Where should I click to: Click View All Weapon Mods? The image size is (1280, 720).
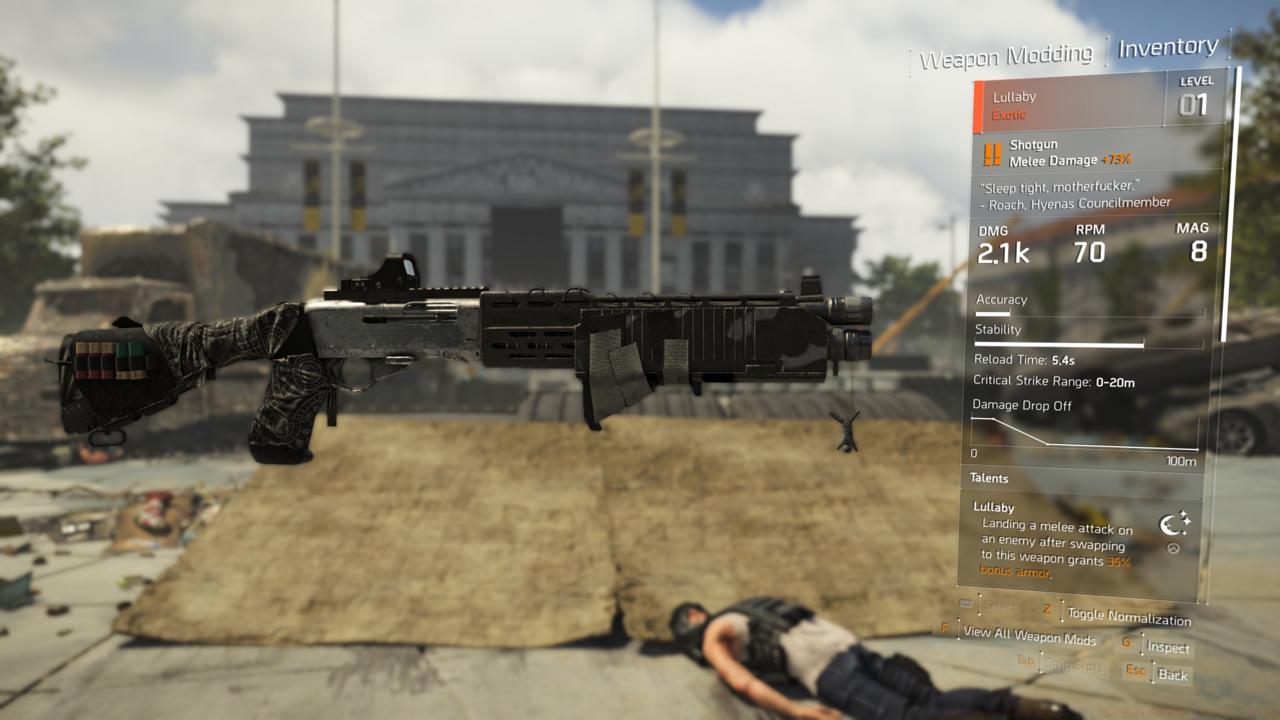(x=1017, y=640)
